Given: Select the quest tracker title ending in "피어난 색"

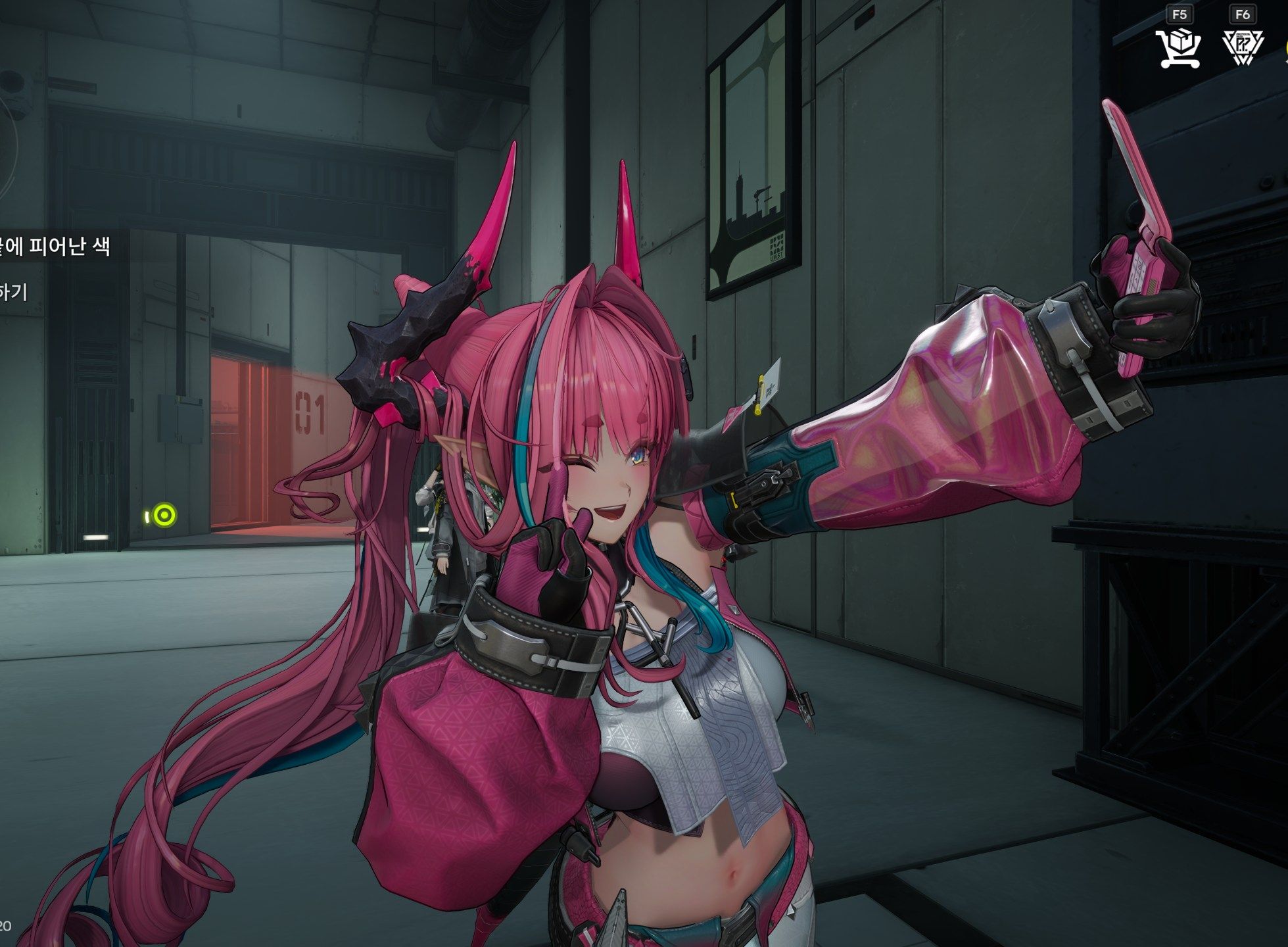Looking at the screenshot, I should point(56,247).
